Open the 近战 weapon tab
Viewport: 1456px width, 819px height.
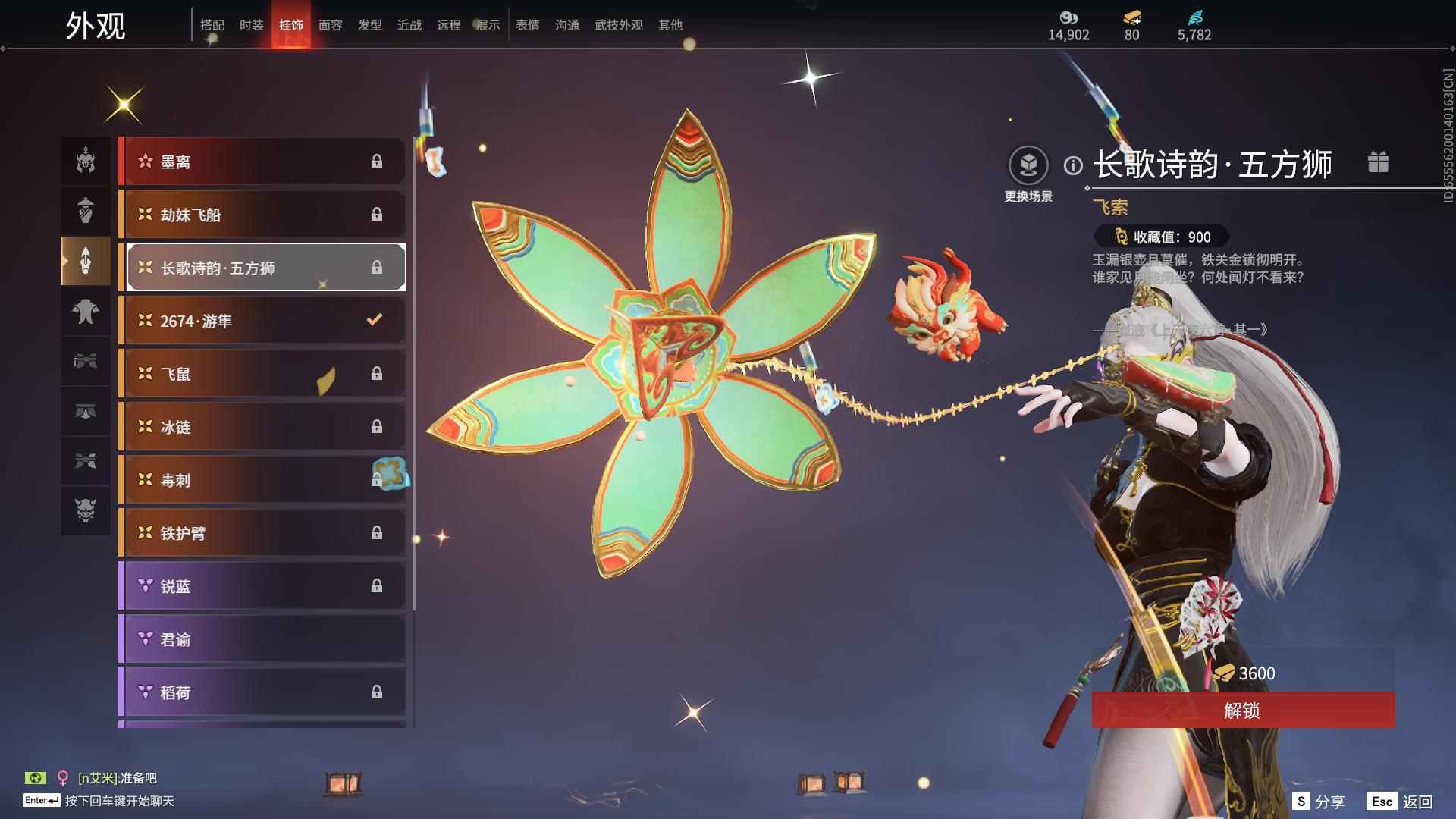click(409, 25)
